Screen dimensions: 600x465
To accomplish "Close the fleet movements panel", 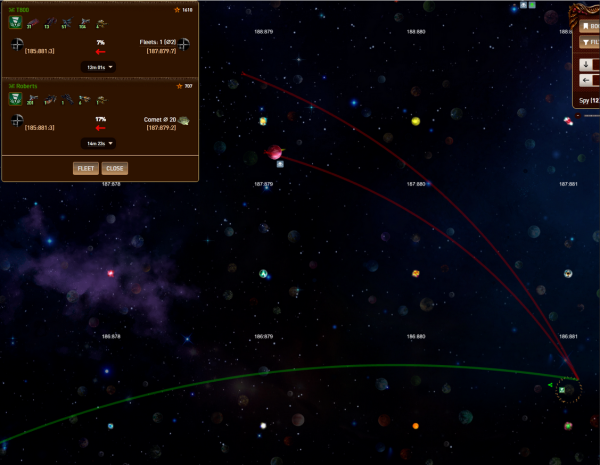I will (x=115, y=168).
